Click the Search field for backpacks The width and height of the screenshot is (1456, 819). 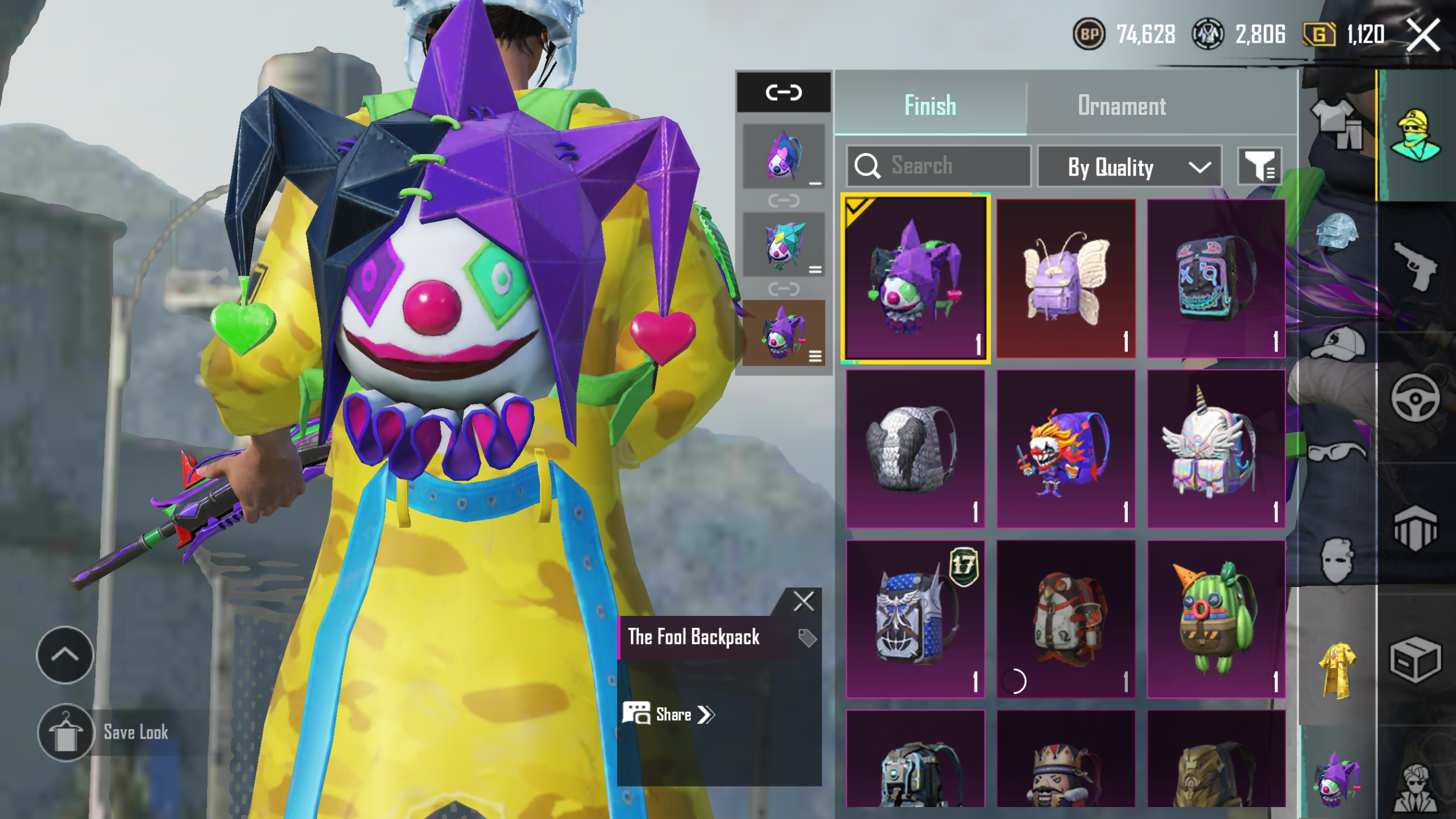coord(938,166)
